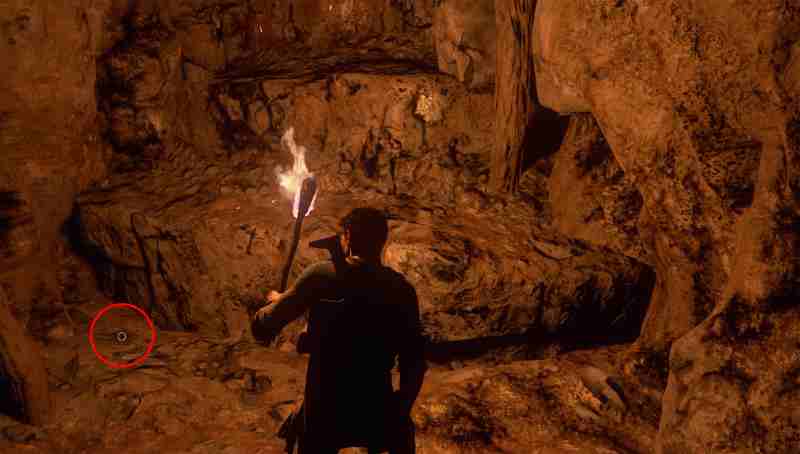Screen dimensions: 800x454
Task: Click the small circular interaction marker
Action: tap(121, 336)
